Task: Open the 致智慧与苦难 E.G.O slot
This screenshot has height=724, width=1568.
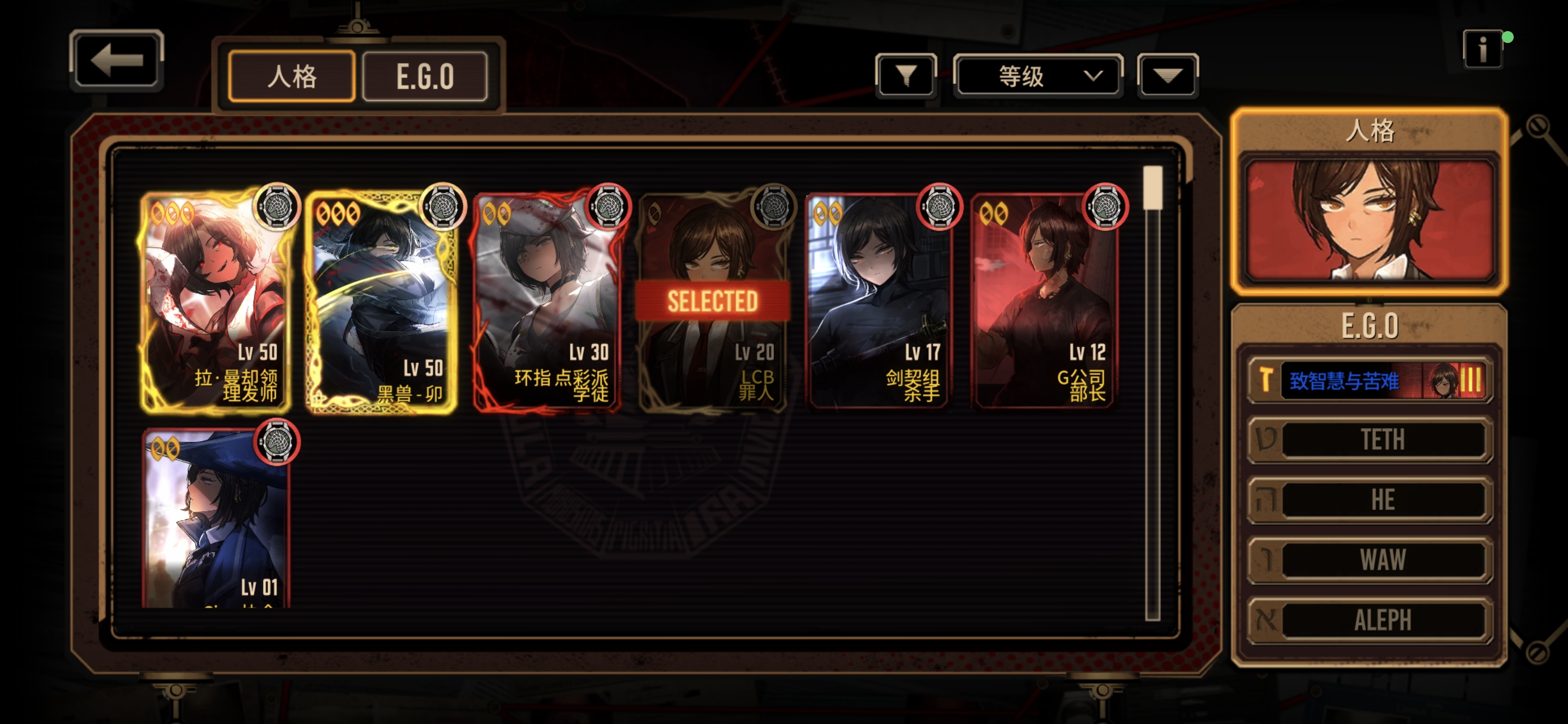Action: [1369, 381]
